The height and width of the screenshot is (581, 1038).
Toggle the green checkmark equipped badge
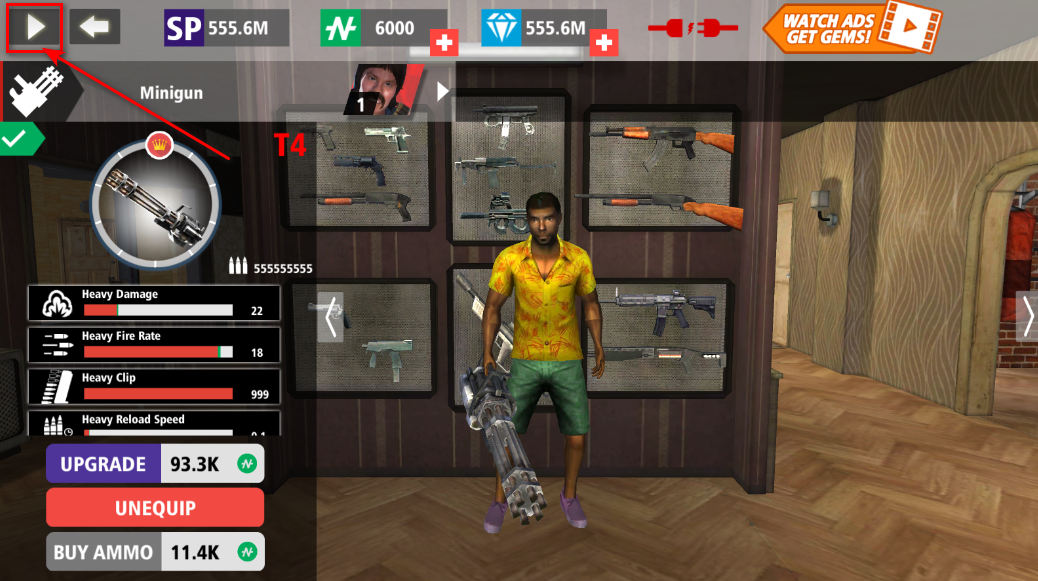click(18, 140)
